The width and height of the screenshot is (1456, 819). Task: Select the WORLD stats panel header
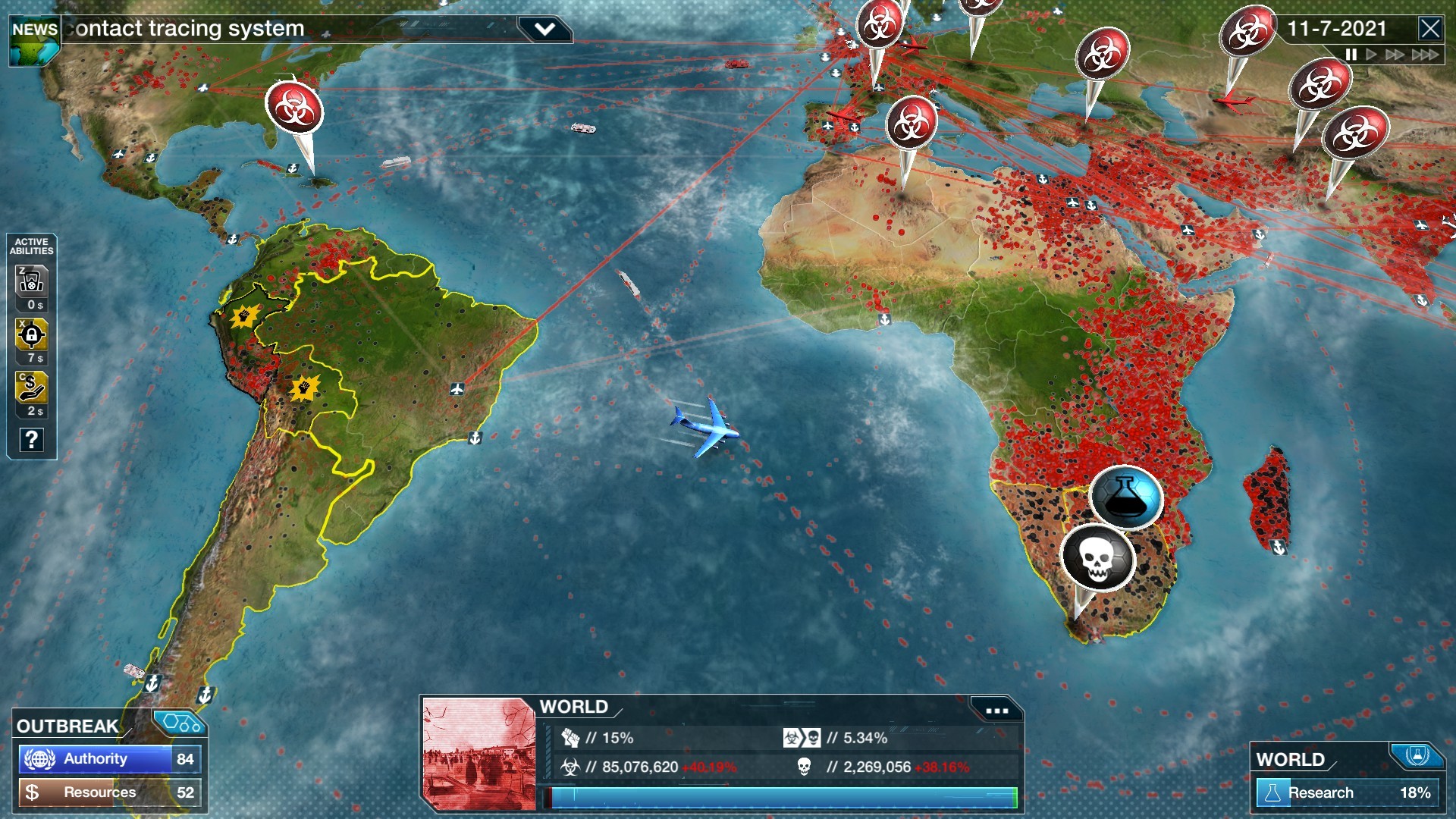click(x=573, y=707)
